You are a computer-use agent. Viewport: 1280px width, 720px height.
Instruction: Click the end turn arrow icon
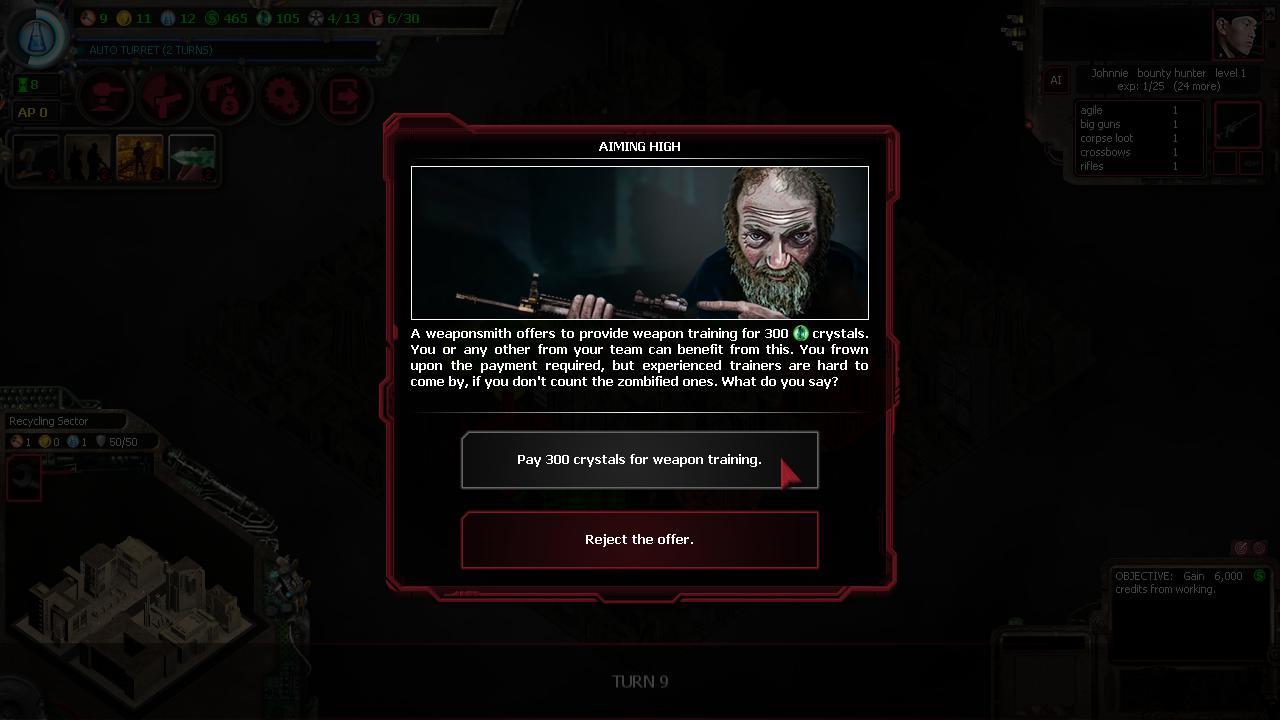[x=345, y=97]
